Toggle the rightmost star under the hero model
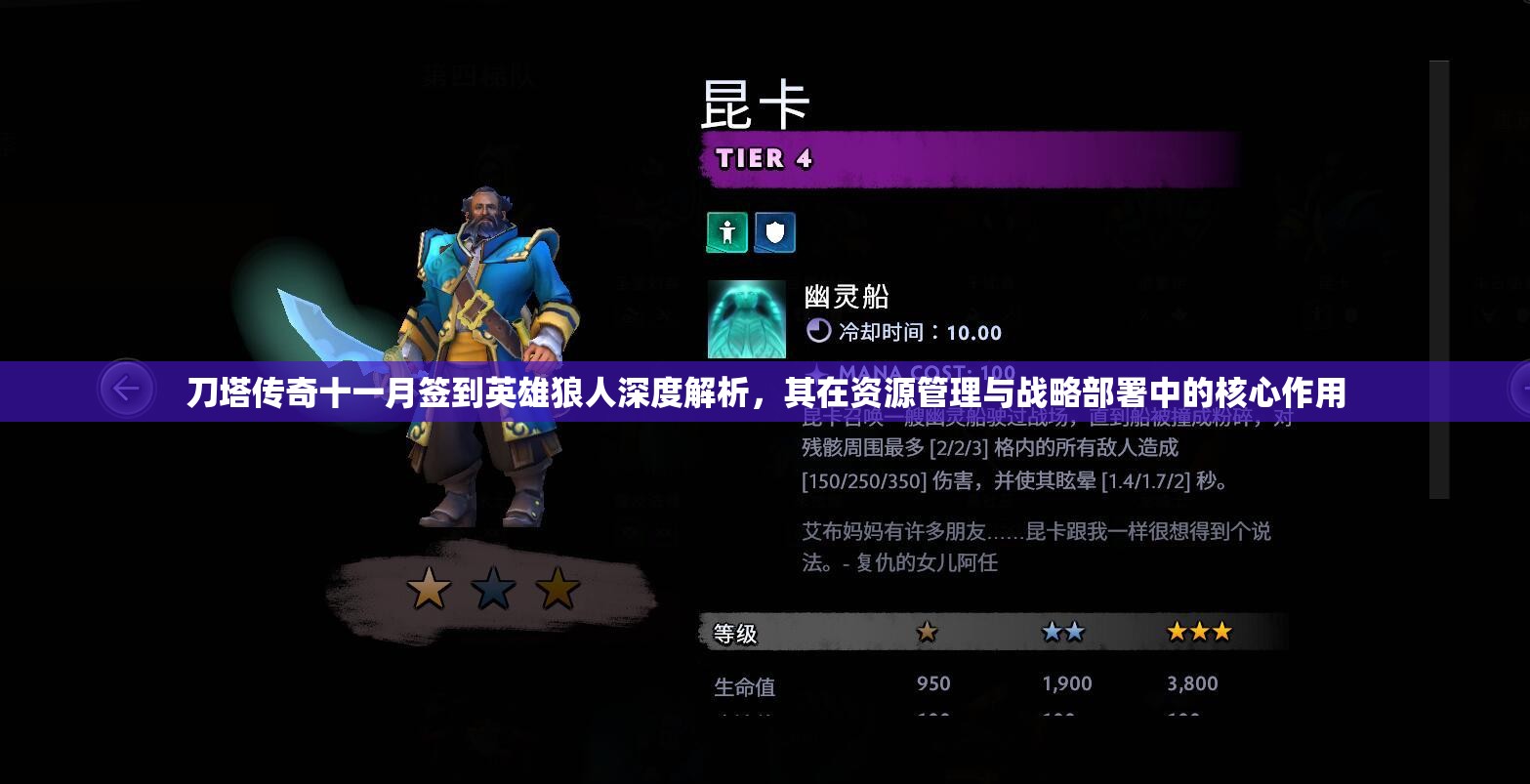This screenshot has width=1530, height=784. coord(557,588)
